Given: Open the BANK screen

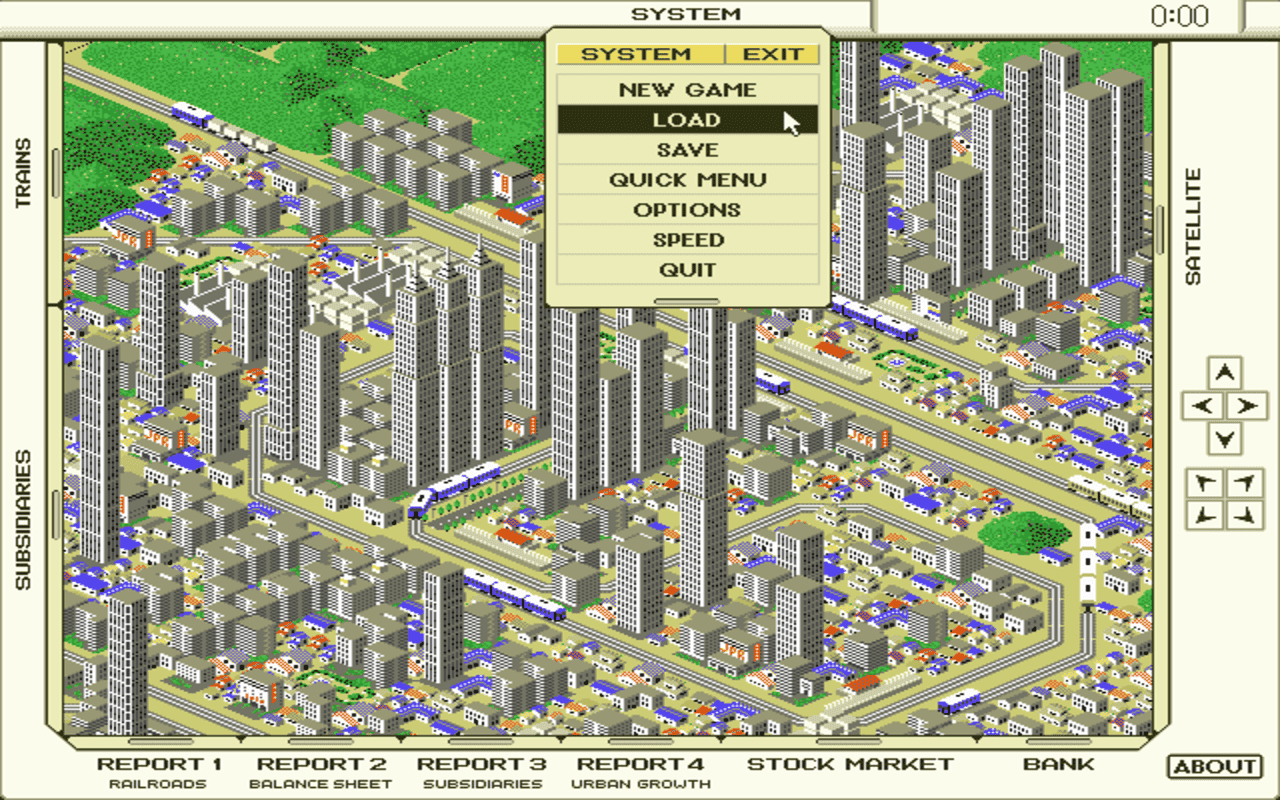Looking at the screenshot, I should pos(1060,763).
